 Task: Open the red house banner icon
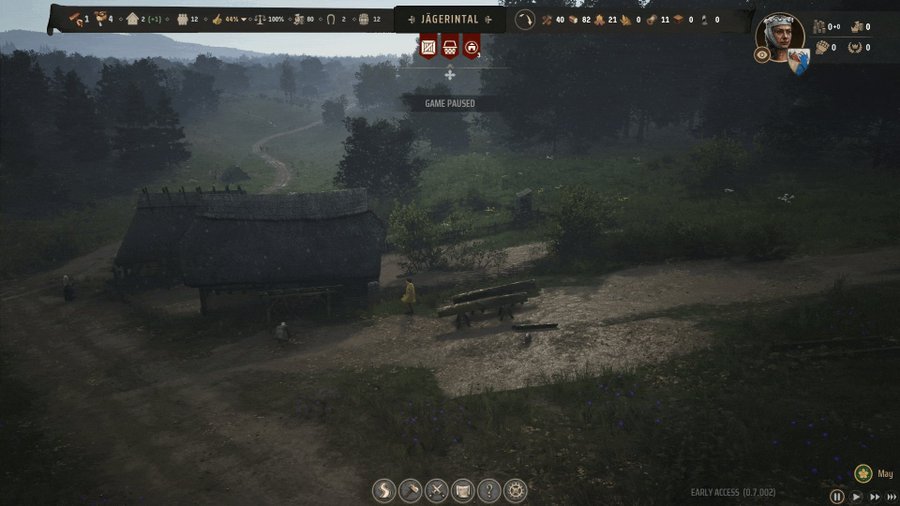(x=471, y=46)
